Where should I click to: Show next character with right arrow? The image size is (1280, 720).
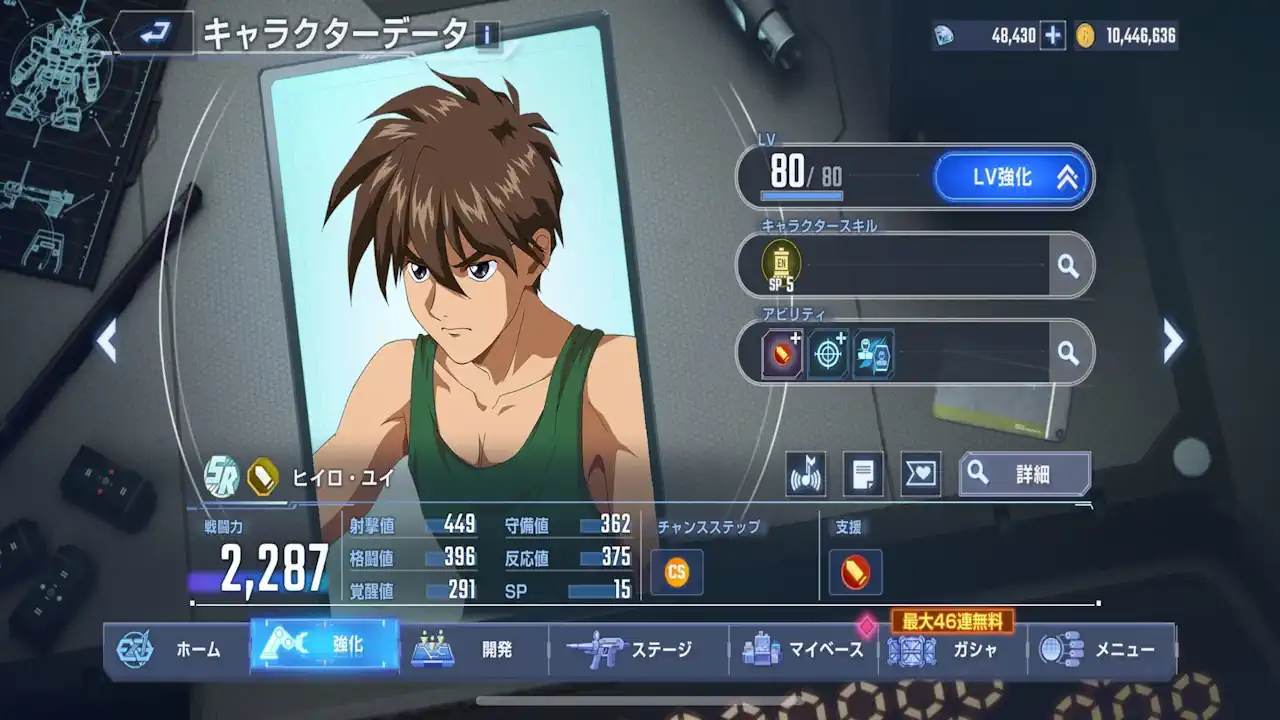1173,342
